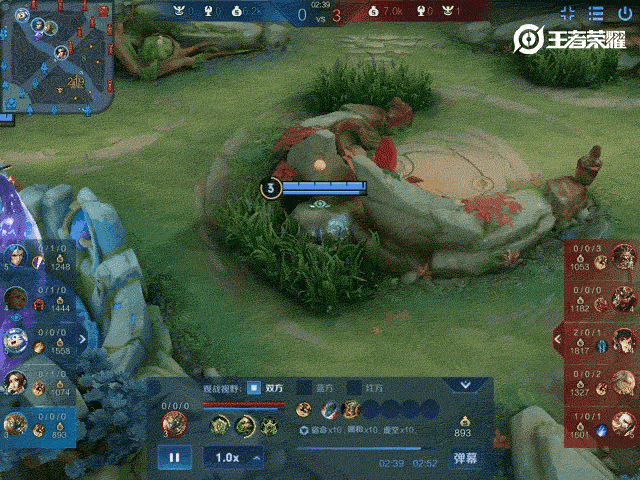The image size is (640, 480).
Task: Select the red team player with 1601 gold
Action: (624, 422)
